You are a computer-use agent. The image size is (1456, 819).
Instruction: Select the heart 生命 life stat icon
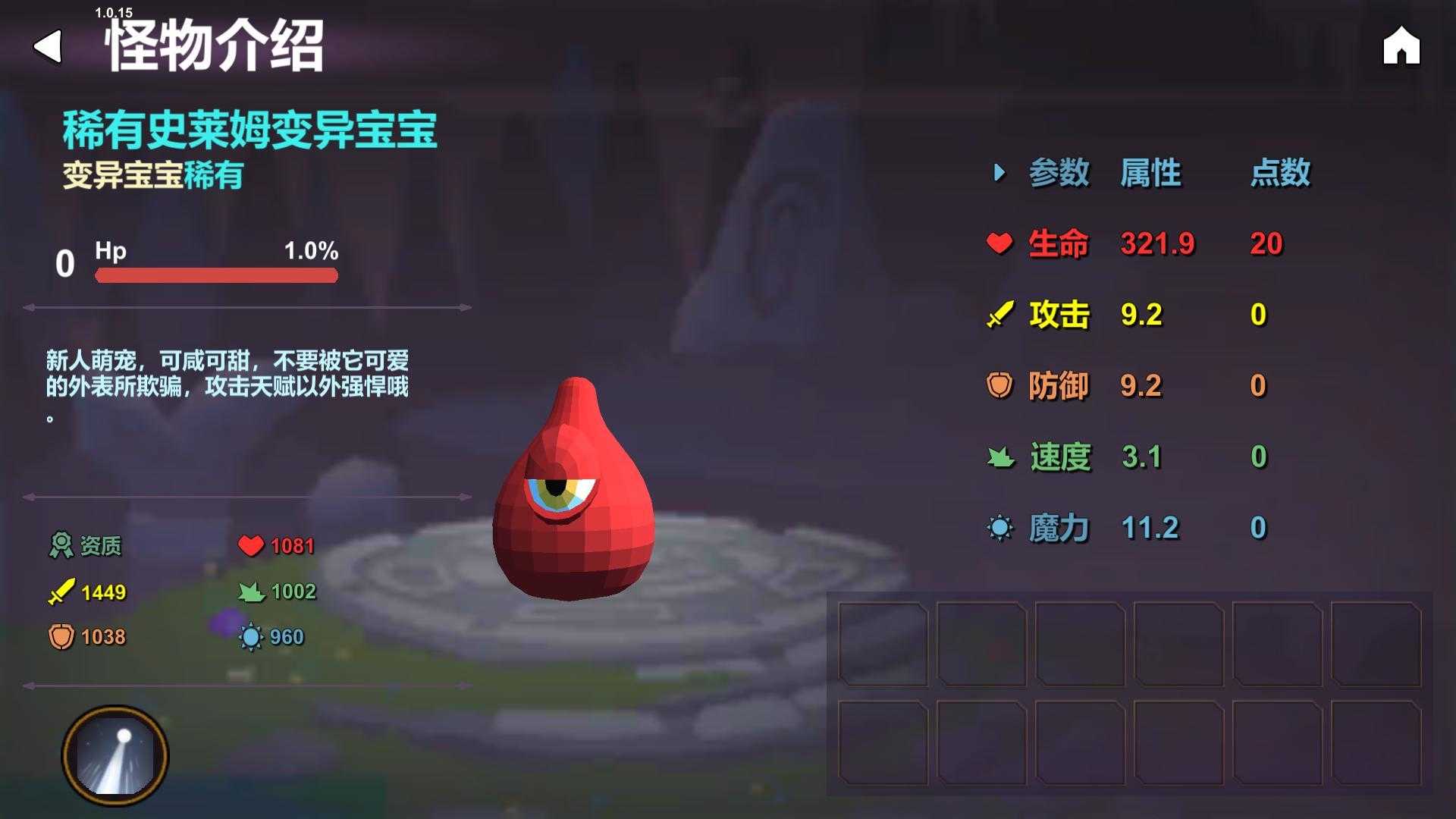[x=999, y=244]
